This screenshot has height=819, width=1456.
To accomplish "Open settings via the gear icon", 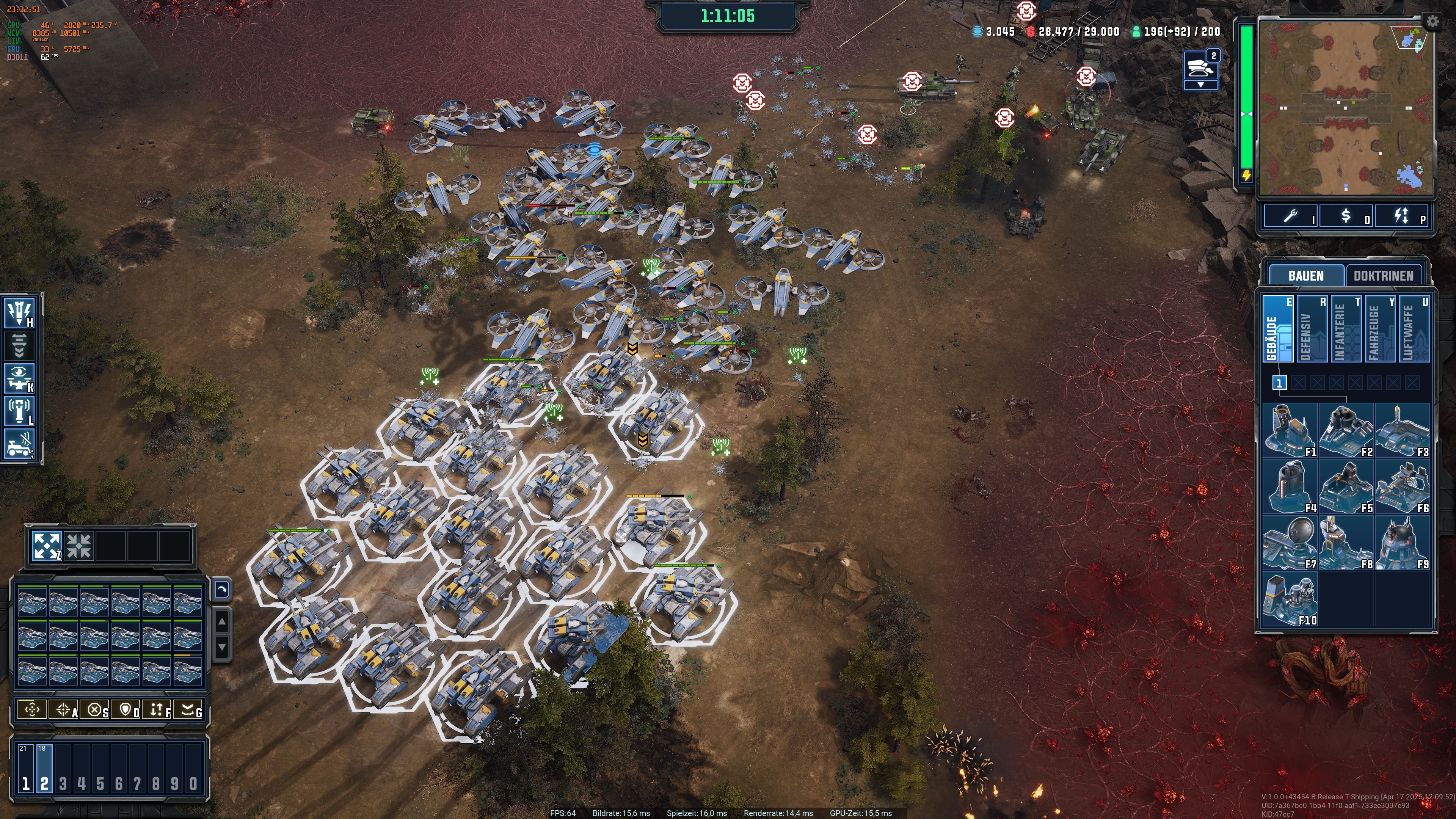I will [x=1432, y=22].
